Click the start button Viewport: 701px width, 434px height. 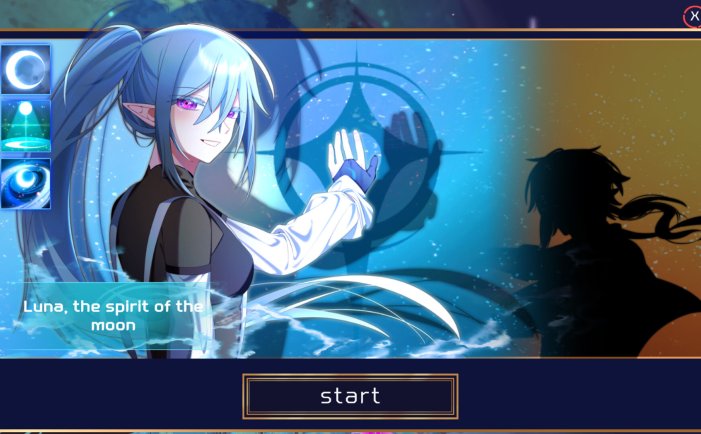[350, 396]
